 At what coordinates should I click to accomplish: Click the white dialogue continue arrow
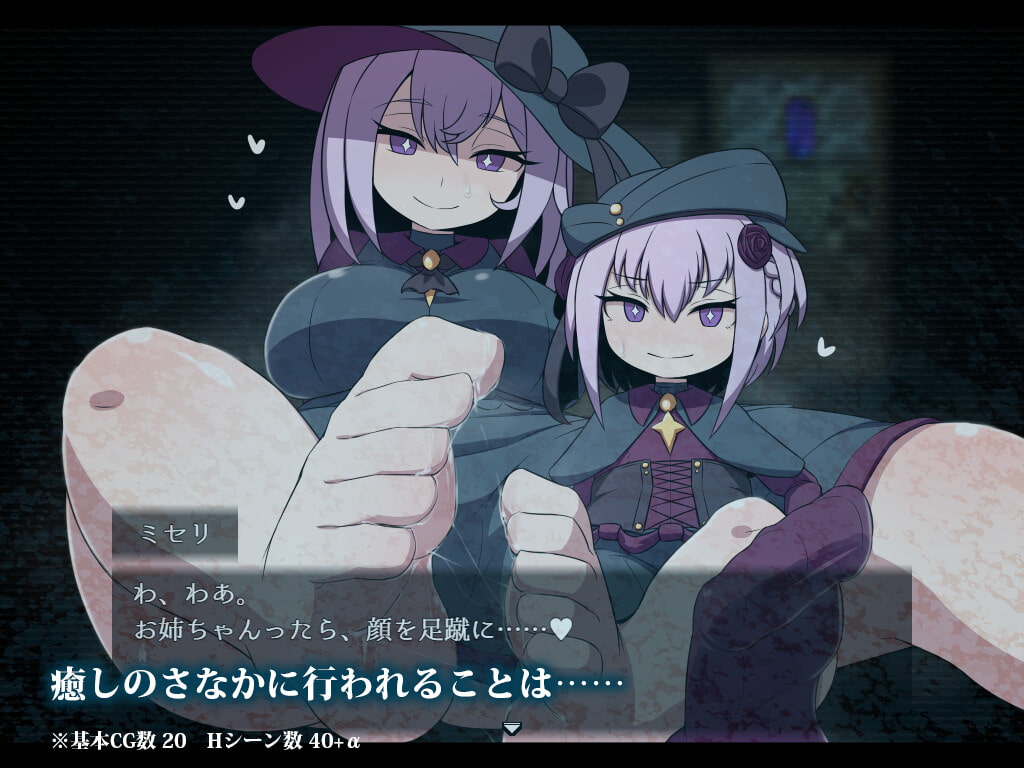click(512, 728)
